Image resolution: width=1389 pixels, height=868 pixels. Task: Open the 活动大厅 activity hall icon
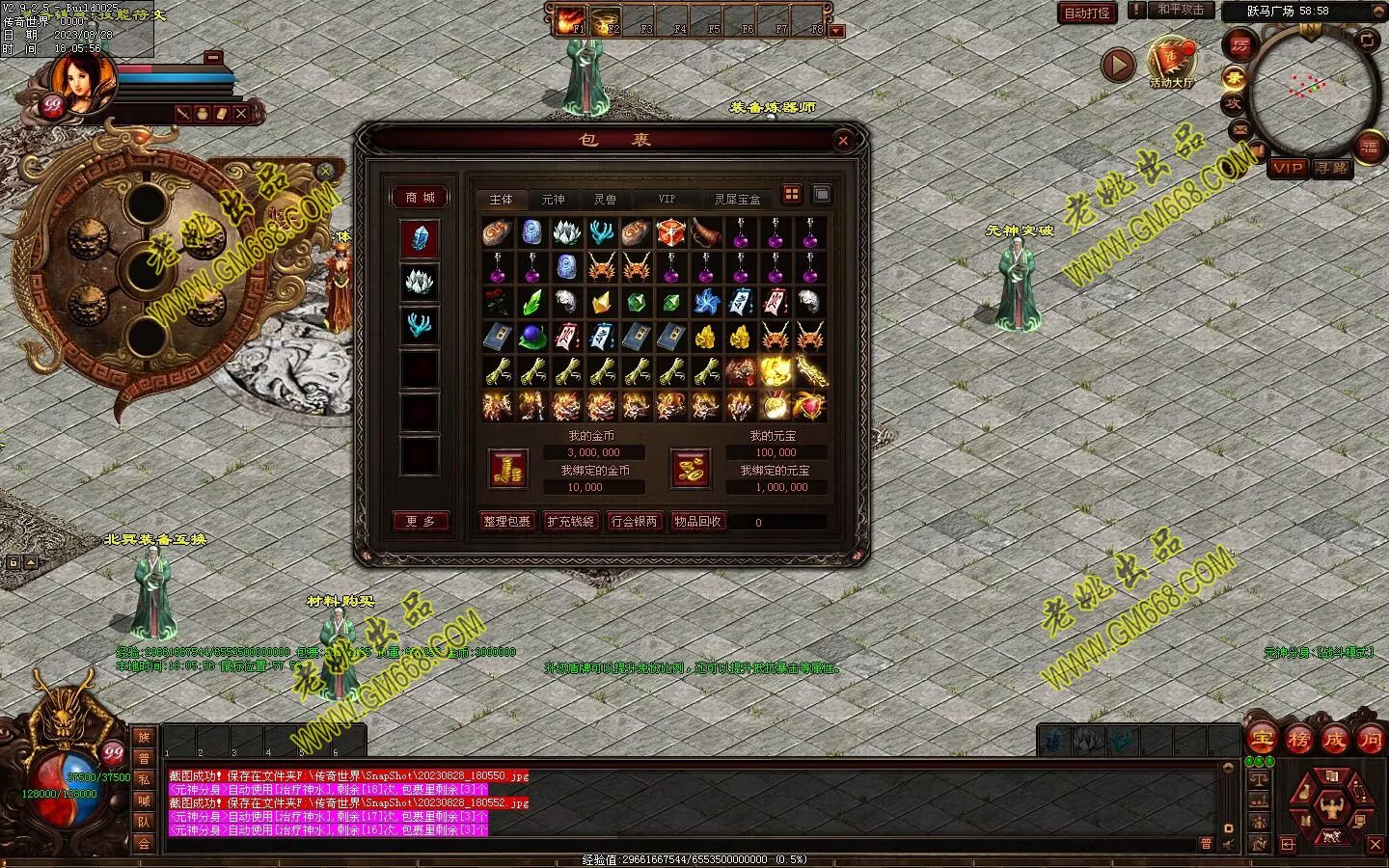tap(1171, 61)
